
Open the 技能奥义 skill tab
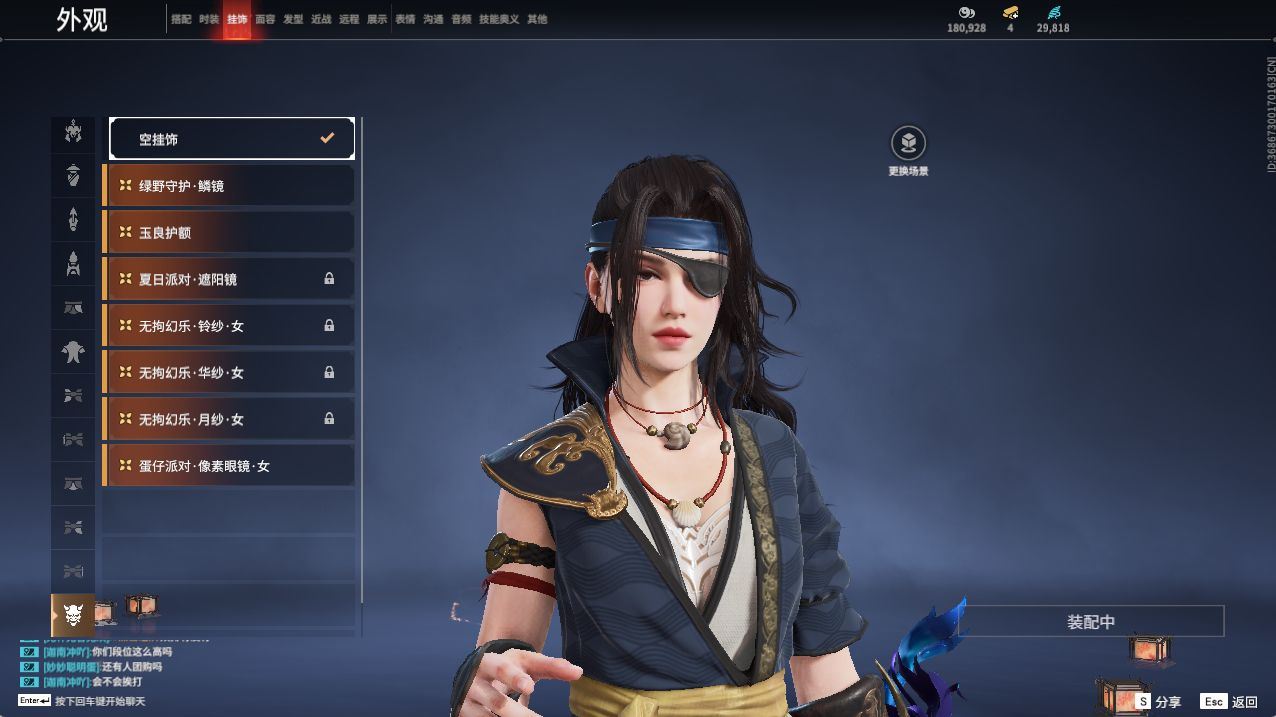pos(499,19)
